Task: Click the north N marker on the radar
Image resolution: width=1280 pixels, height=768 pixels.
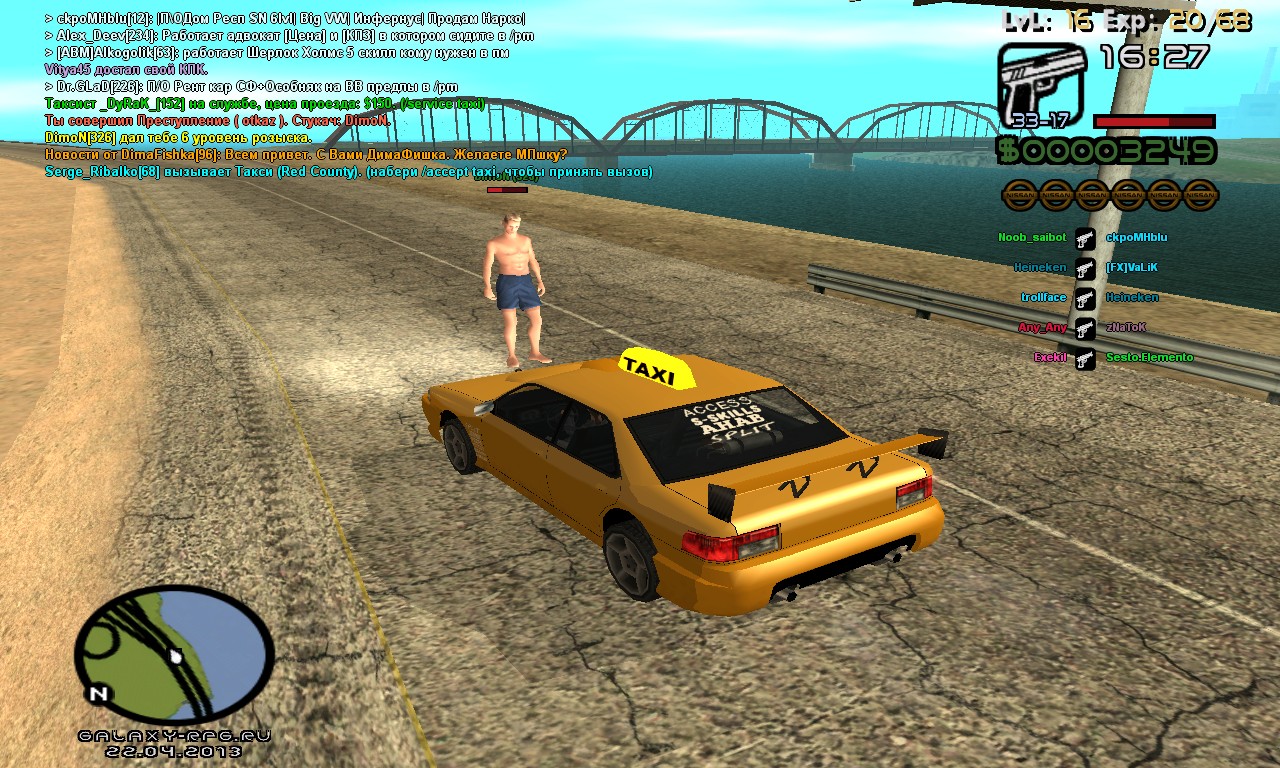Action: [x=98, y=693]
